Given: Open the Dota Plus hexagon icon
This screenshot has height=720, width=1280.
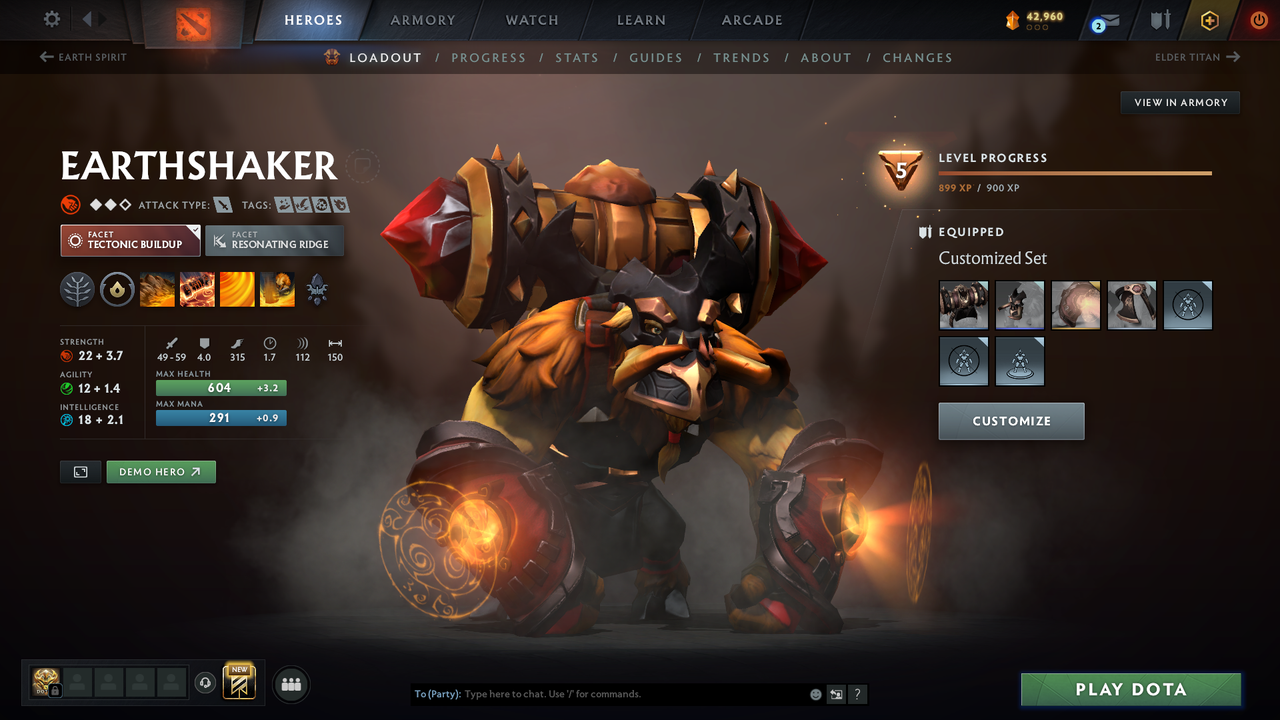Looking at the screenshot, I should [x=1209, y=19].
